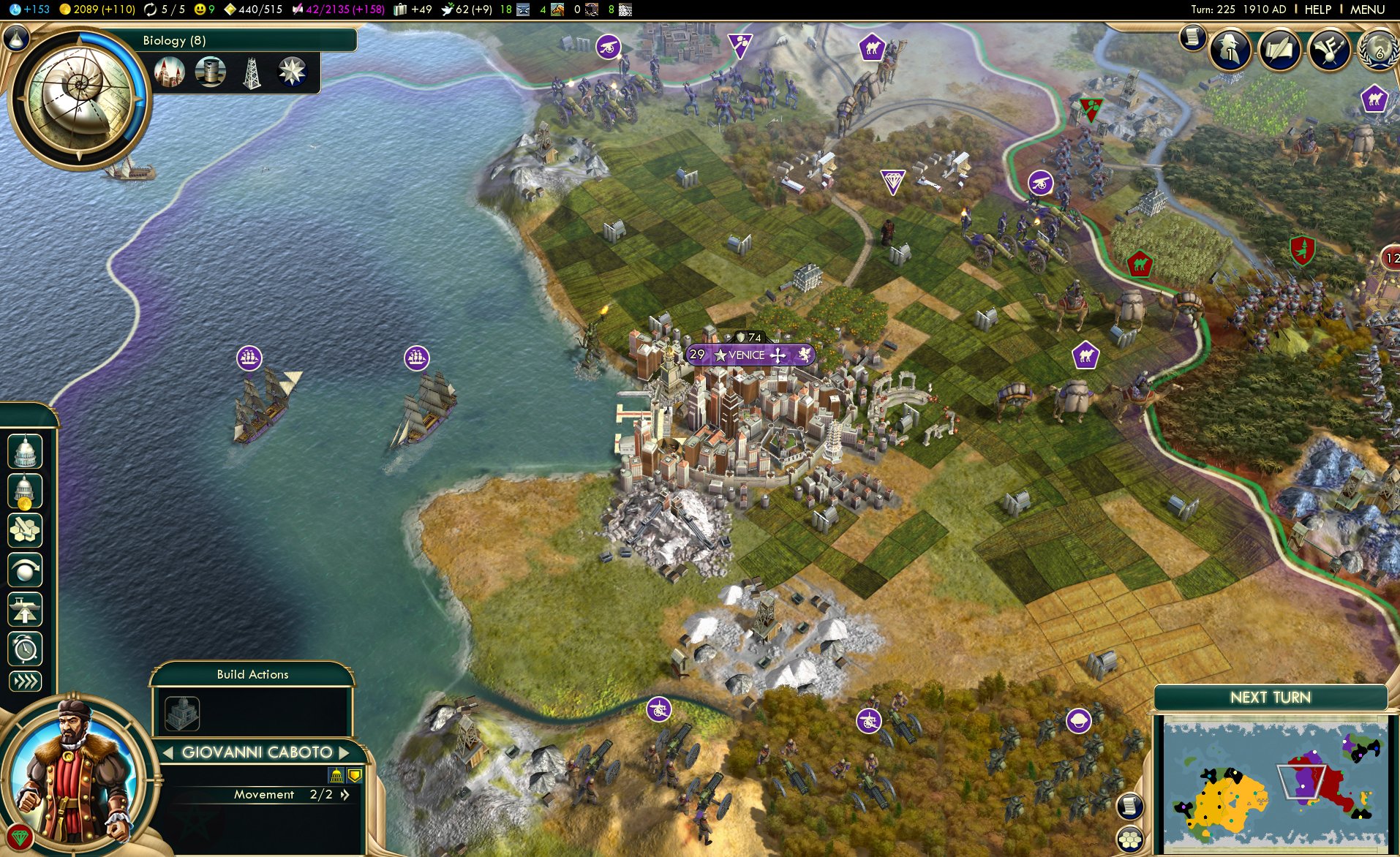Choose the sleep alarm clock action
Viewport: 1400px width, 857px height.
(25, 649)
